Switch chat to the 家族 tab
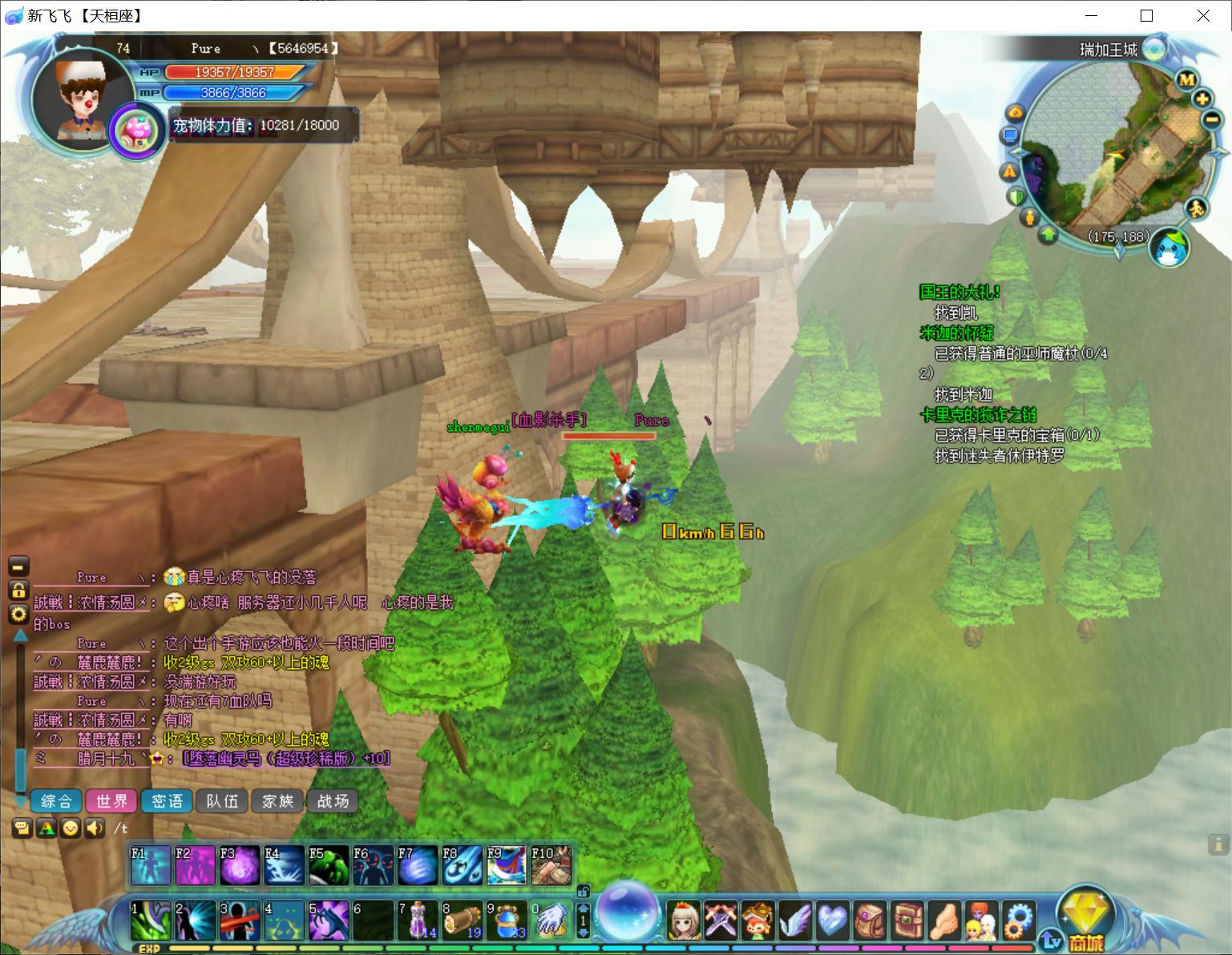Image resolution: width=1232 pixels, height=955 pixels. click(277, 801)
